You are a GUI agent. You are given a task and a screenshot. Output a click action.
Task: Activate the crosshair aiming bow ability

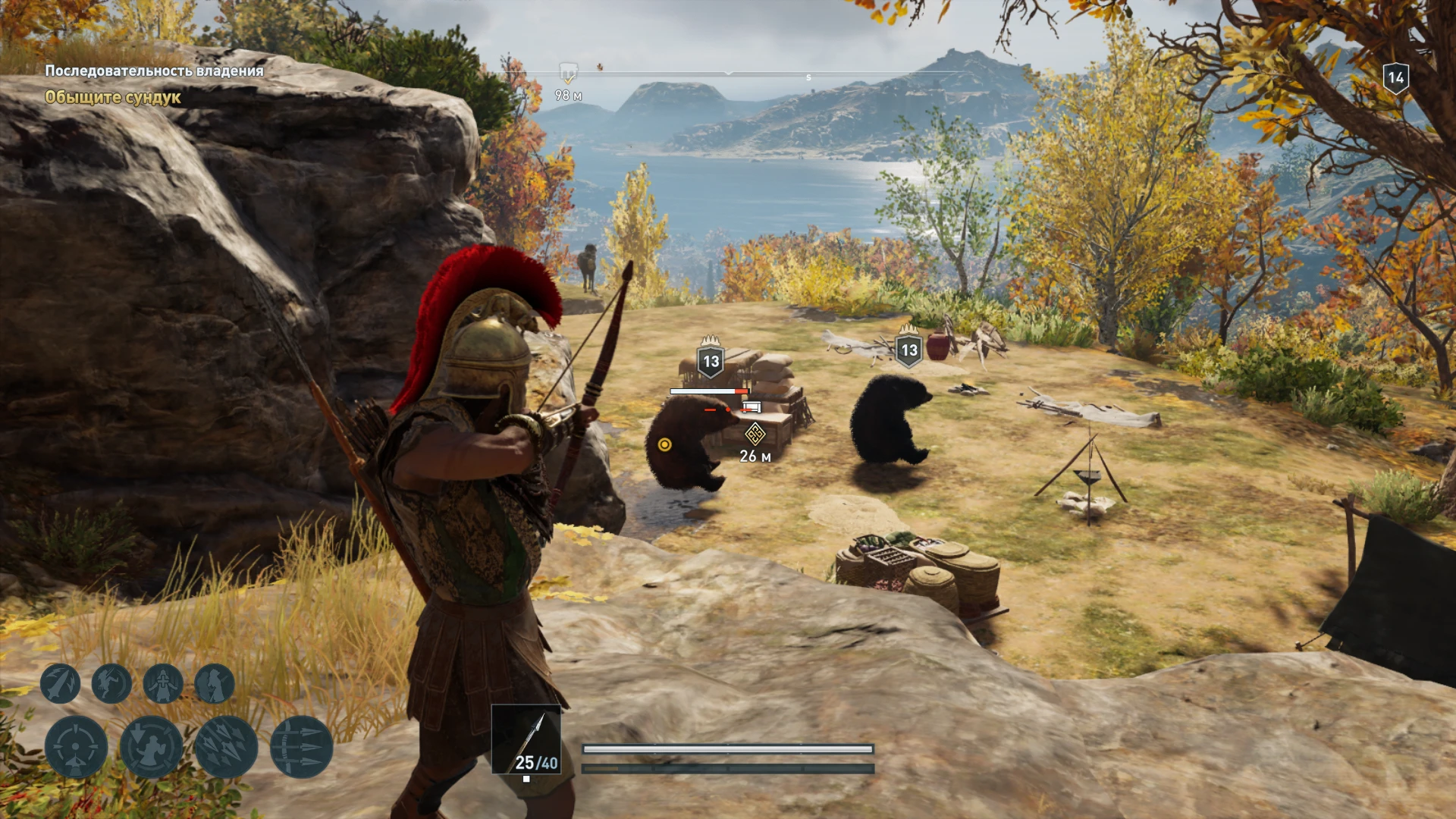[76, 747]
